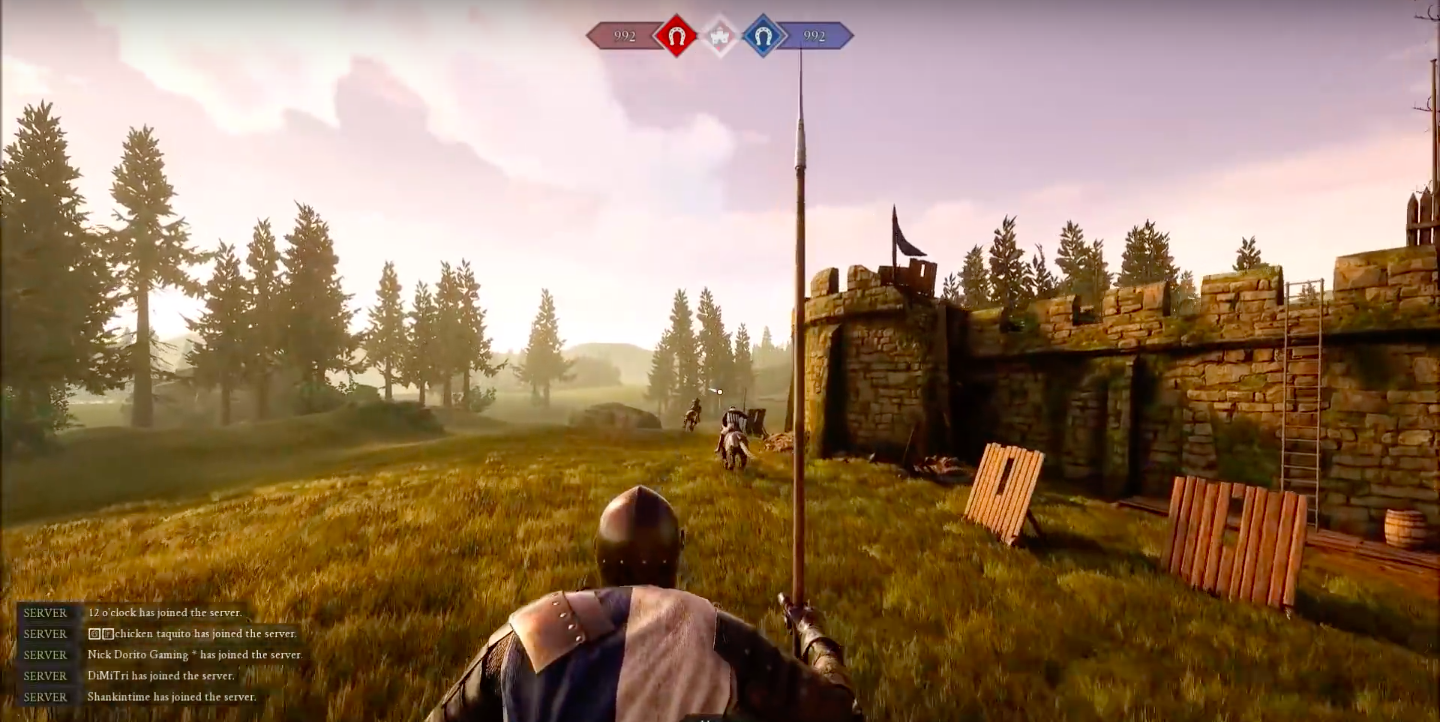Select the SERVER label on the top chat line
Screen dimensions: 1440x722
coord(44,613)
